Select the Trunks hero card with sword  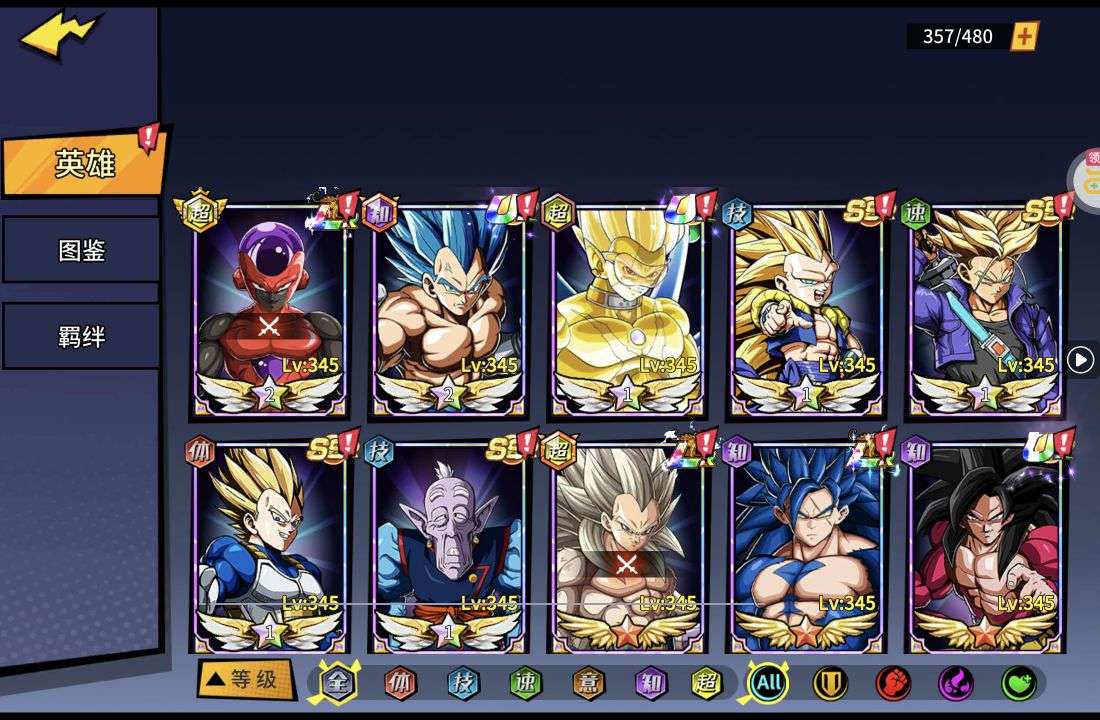tap(985, 310)
